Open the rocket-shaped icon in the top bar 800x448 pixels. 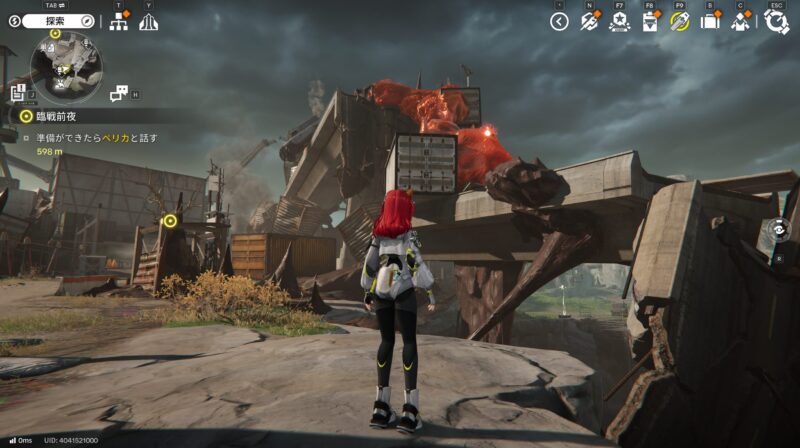tap(589, 21)
